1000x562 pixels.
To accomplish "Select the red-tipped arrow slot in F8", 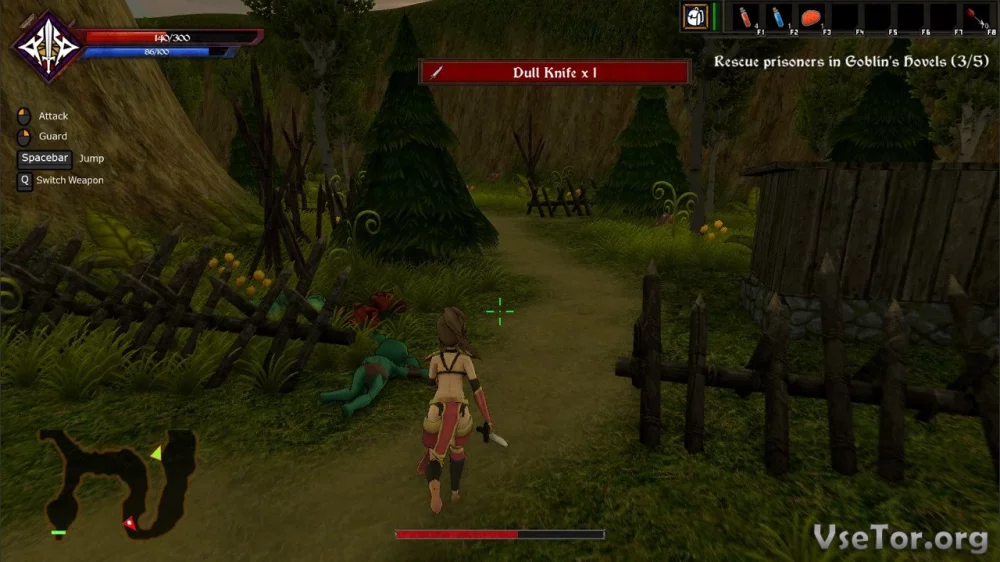I will [x=976, y=17].
